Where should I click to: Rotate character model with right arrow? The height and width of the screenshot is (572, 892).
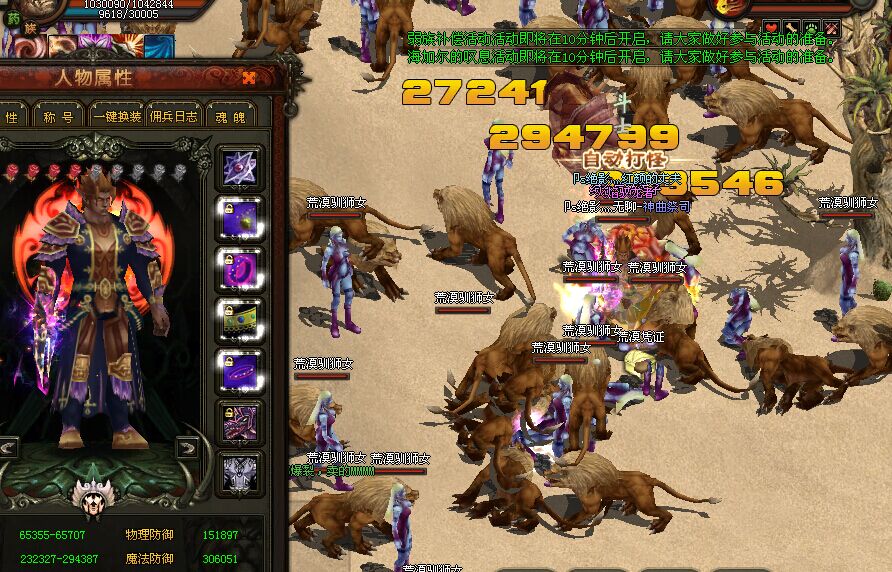pyautogui.click(x=186, y=447)
